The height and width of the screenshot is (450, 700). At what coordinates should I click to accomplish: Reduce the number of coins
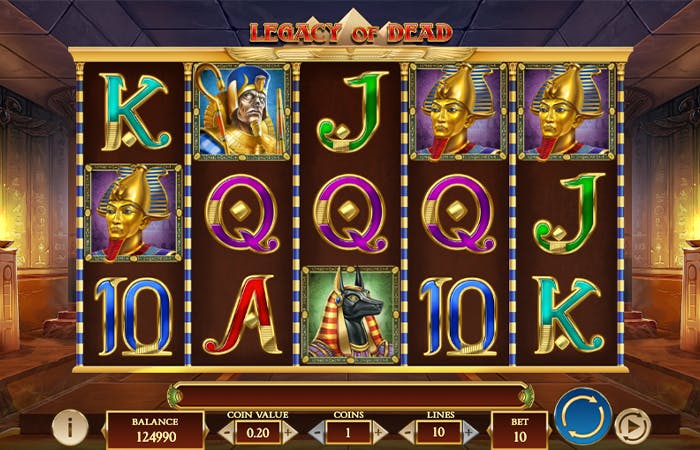(x=318, y=432)
